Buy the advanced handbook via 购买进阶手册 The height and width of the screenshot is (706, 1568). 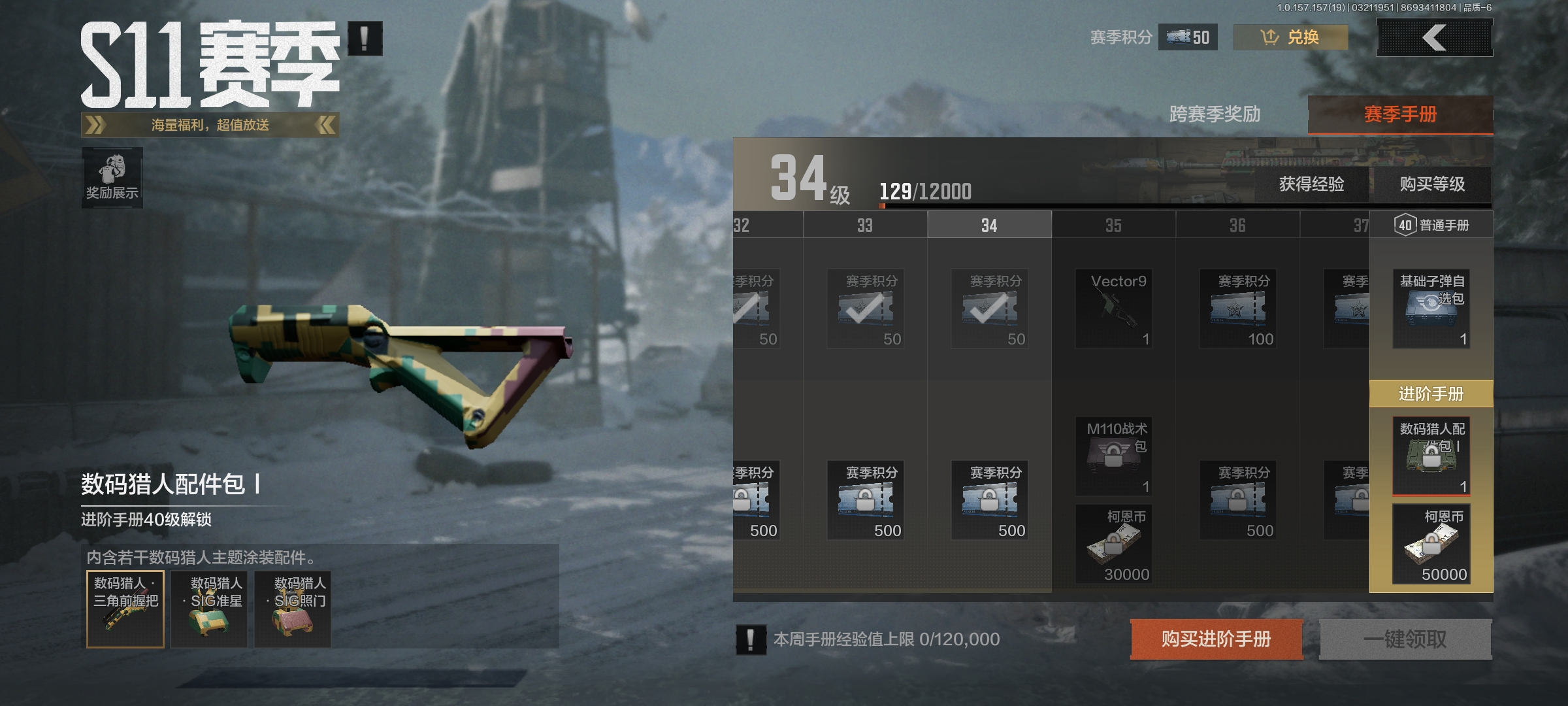pos(1217,639)
